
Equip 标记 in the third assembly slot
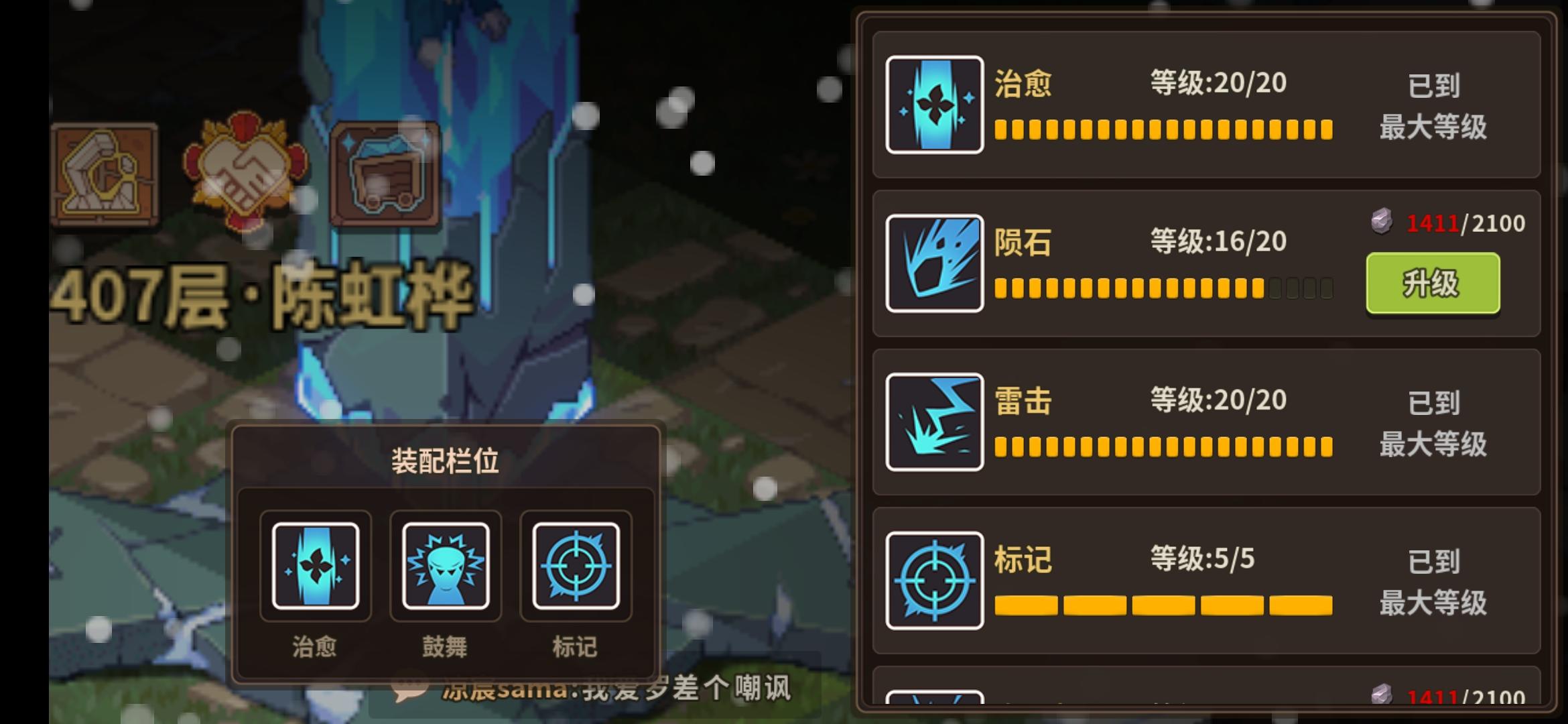(576, 565)
